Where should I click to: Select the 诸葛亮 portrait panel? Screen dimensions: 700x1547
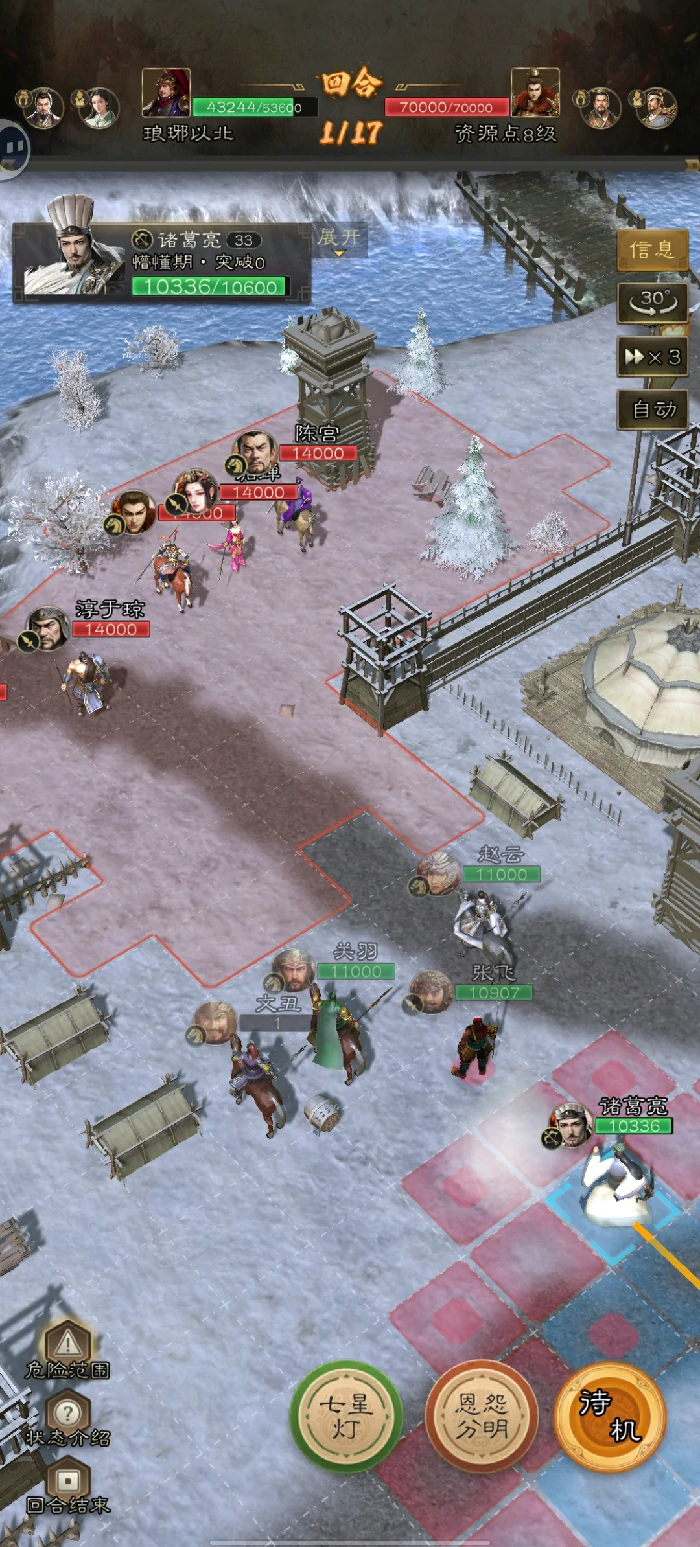tap(162, 262)
